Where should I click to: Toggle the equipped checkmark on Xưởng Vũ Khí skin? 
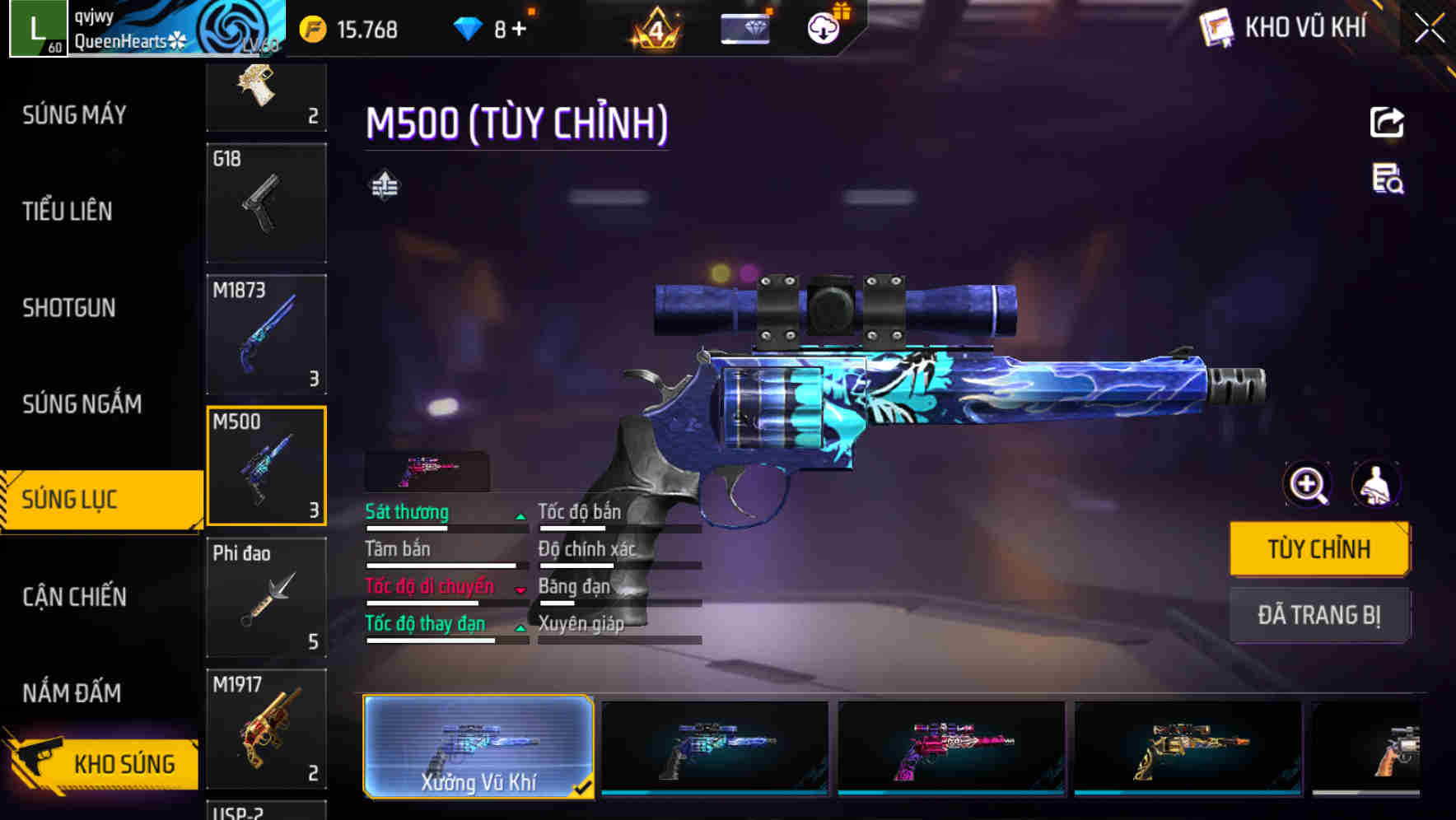tap(585, 788)
